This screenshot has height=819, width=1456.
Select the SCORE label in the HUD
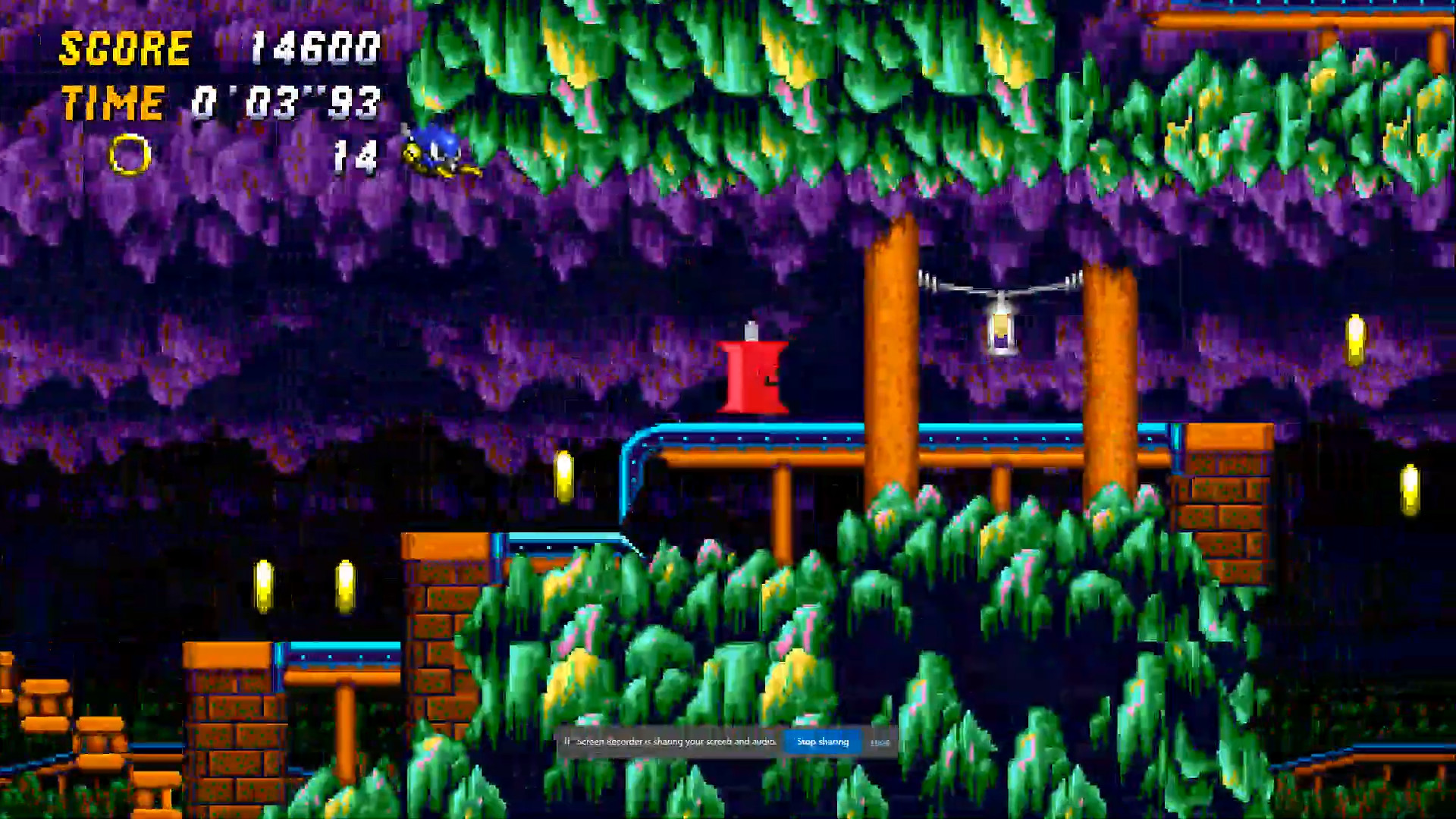click(x=125, y=47)
